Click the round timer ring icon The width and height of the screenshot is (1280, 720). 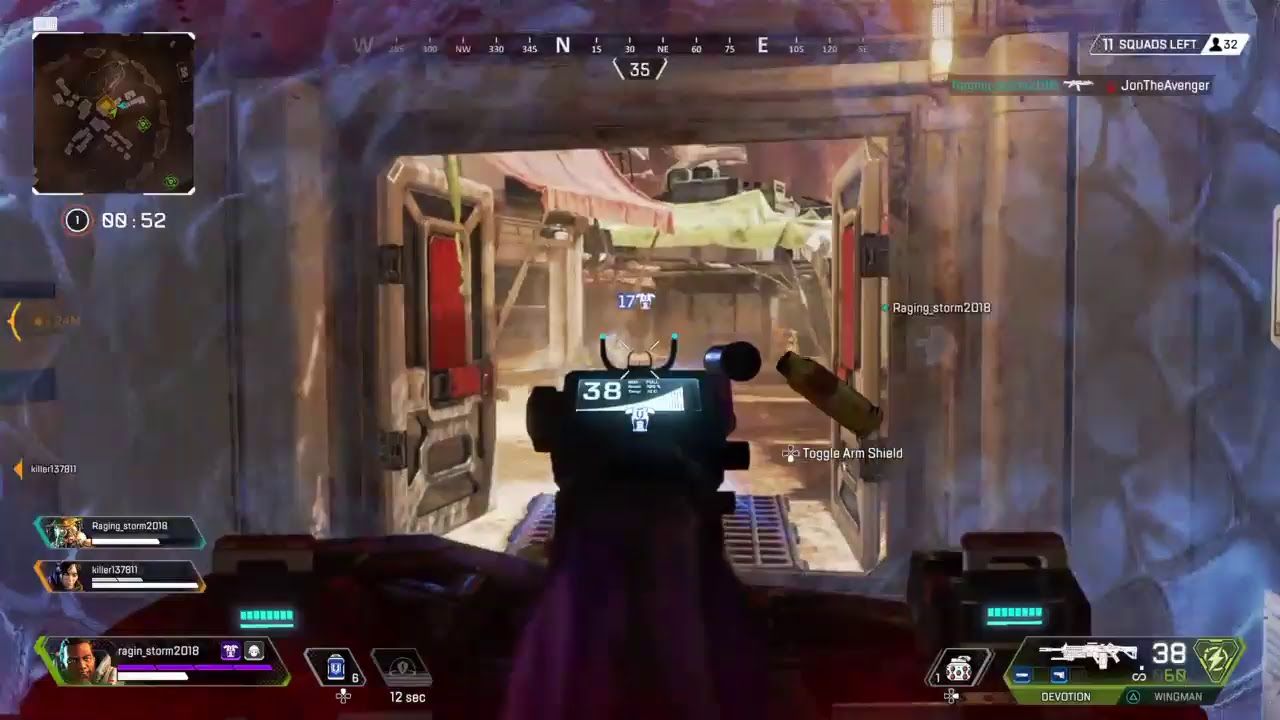coord(77,220)
